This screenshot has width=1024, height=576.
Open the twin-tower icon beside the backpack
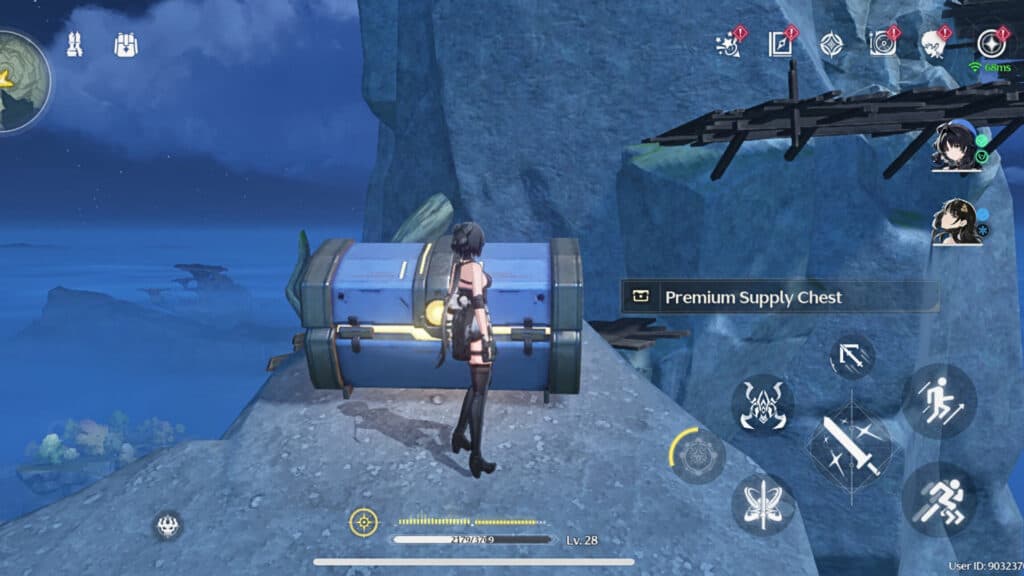pyautogui.click(x=74, y=45)
